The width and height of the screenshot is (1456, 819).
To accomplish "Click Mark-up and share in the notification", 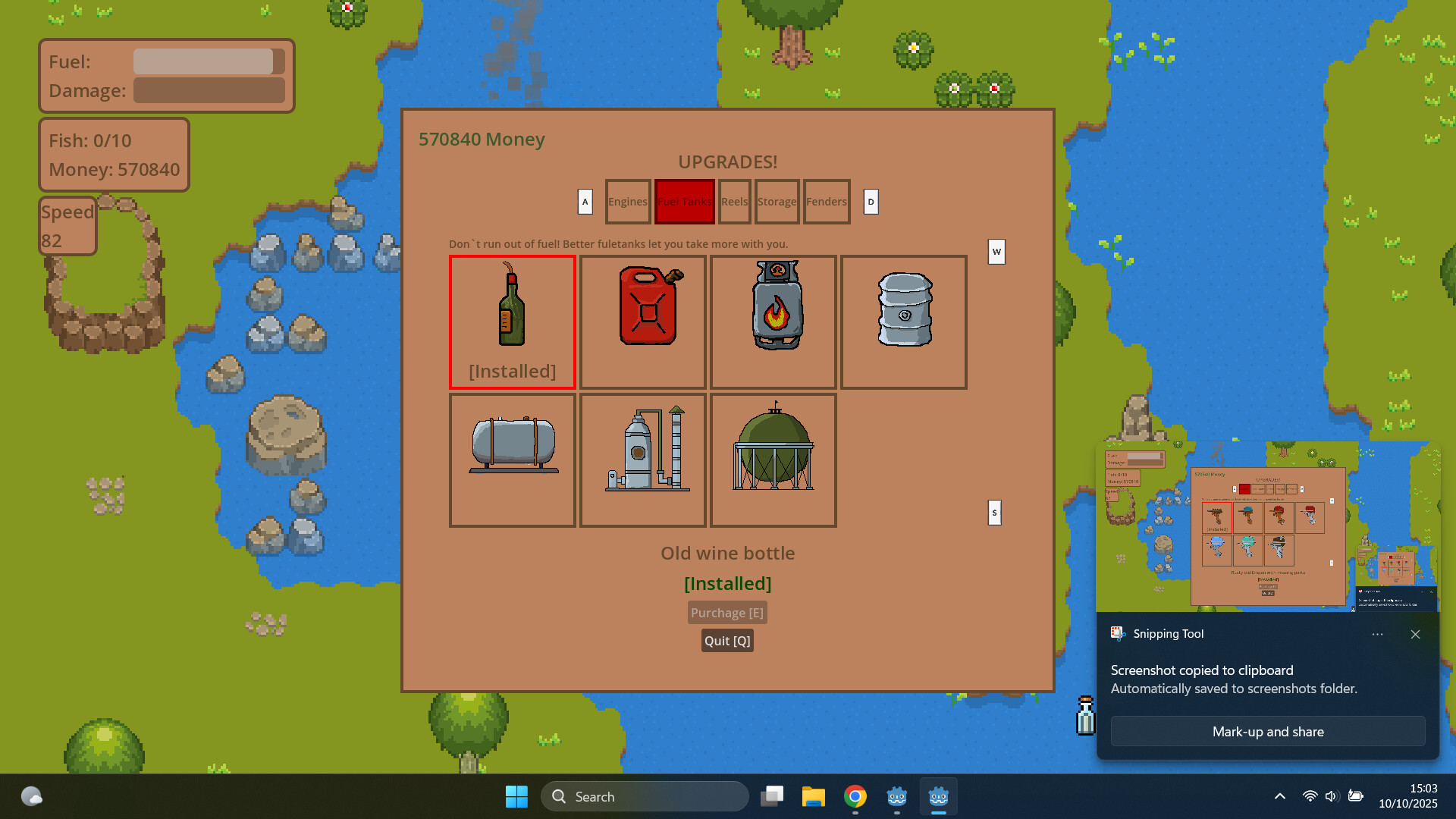I will [x=1268, y=731].
